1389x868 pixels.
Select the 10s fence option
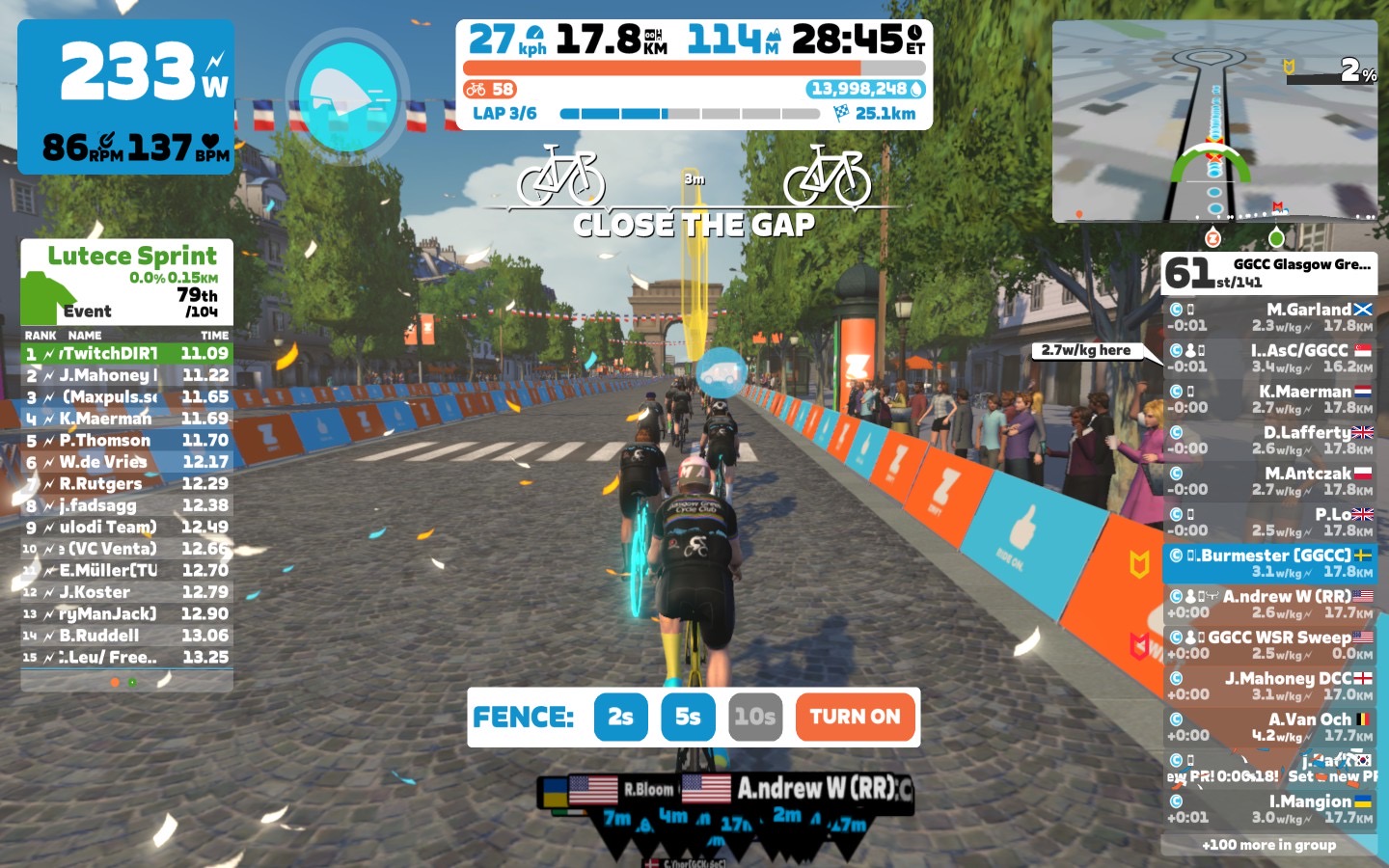pos(754,717)
